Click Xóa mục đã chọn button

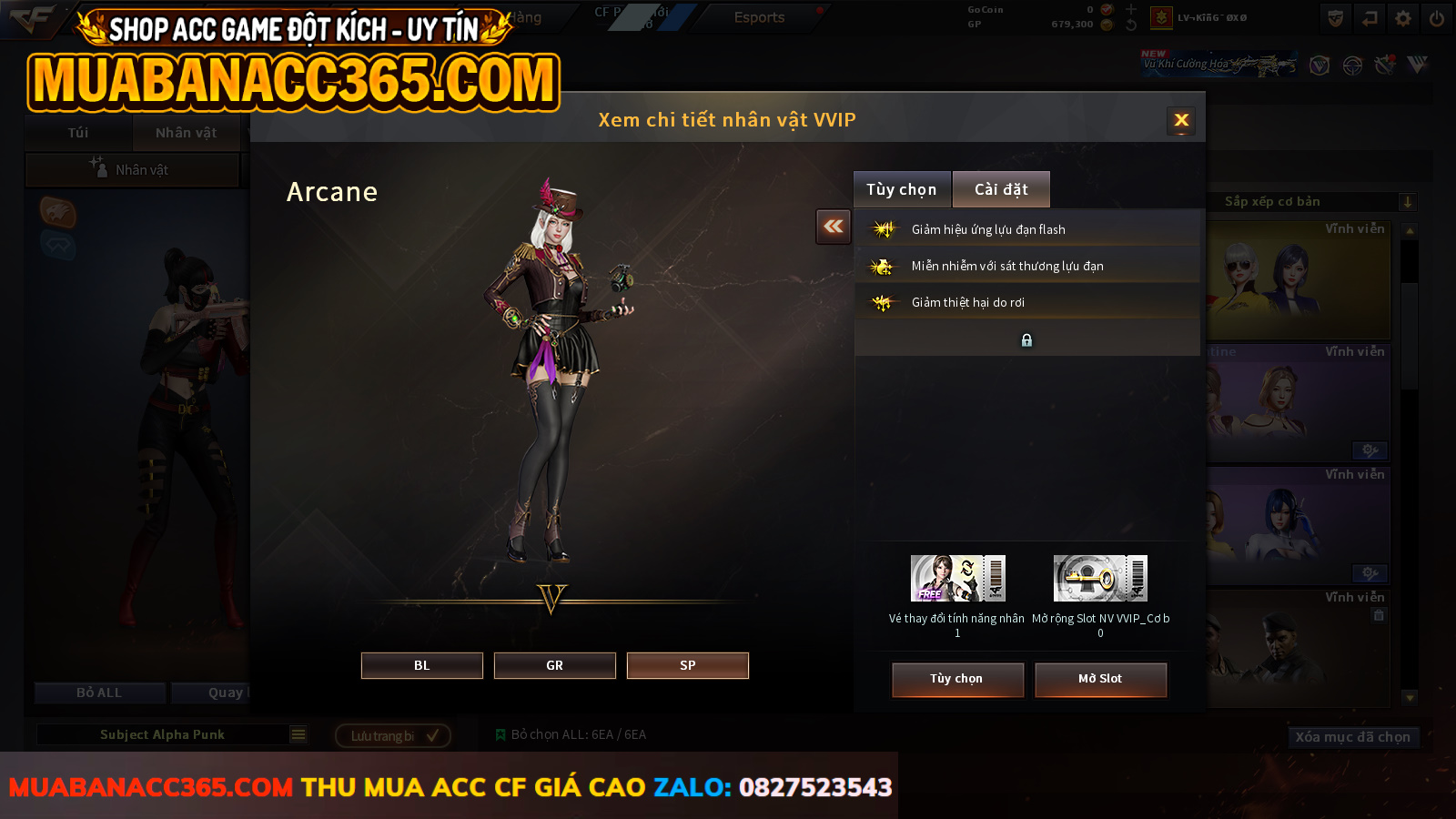(1352, 737)
